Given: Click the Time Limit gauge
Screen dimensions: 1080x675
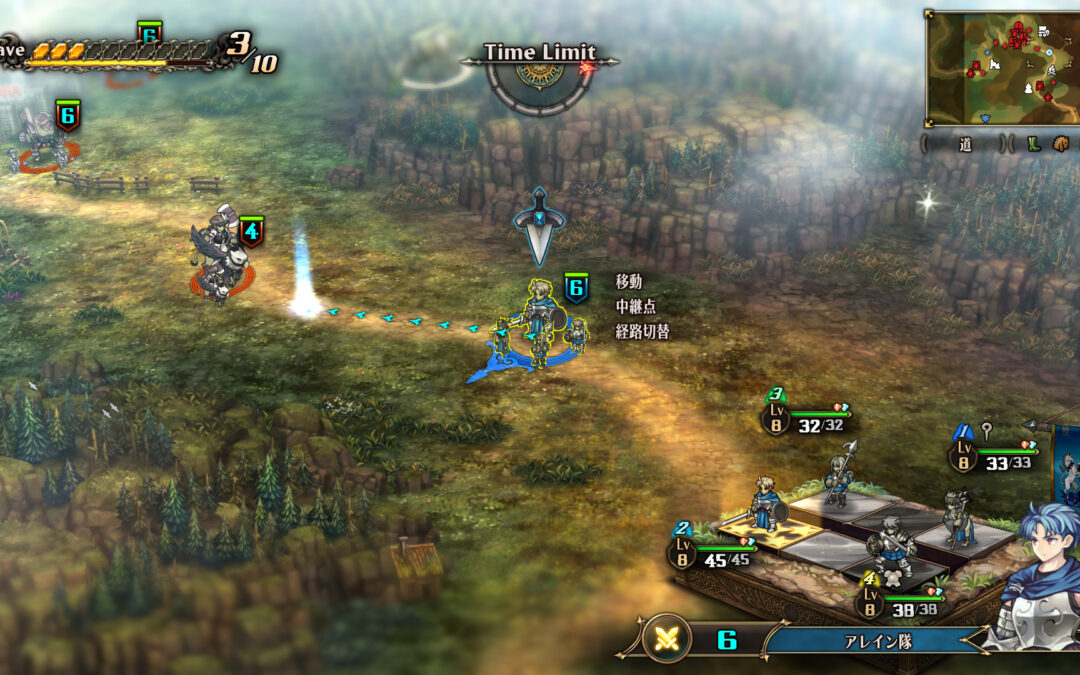Looking at the screenshot, I should pyautogui.click(x=539, y=75).
